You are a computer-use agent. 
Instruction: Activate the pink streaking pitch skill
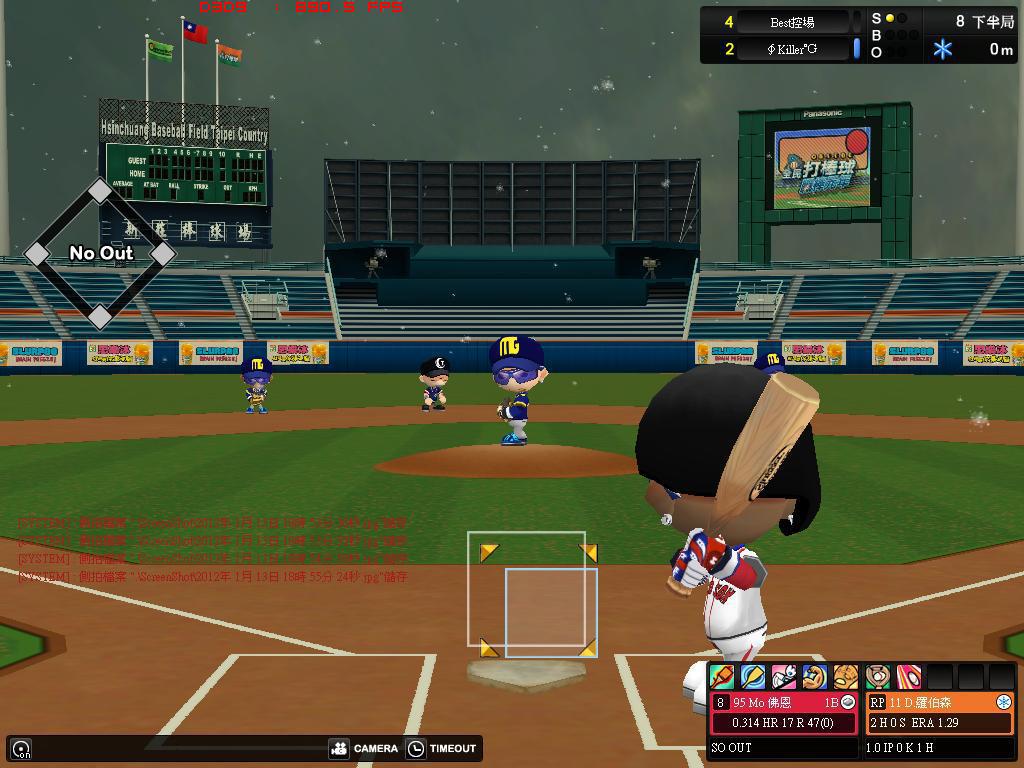click(909, 677)
